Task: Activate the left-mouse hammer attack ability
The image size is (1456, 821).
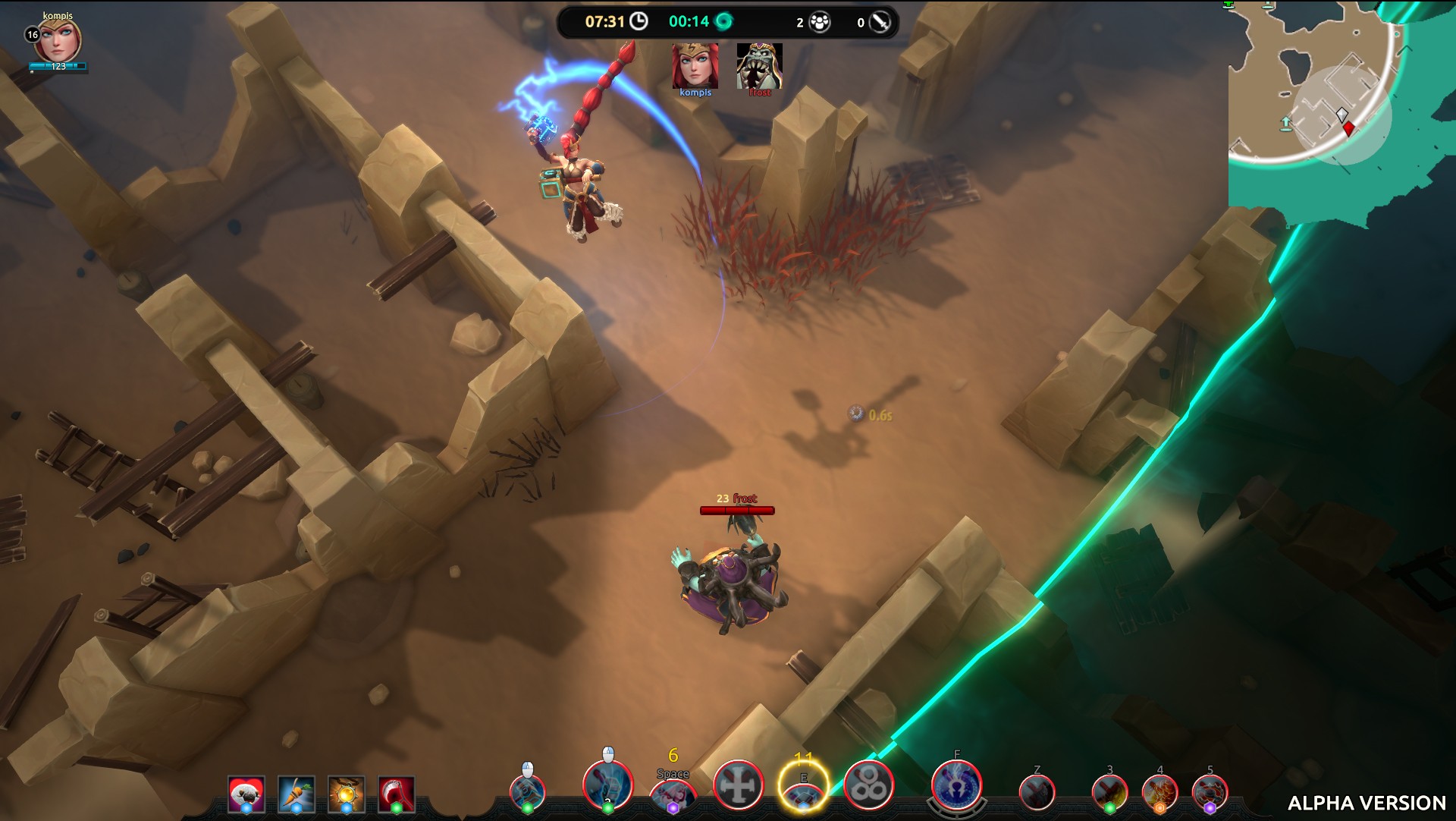Action: [528, 790]
